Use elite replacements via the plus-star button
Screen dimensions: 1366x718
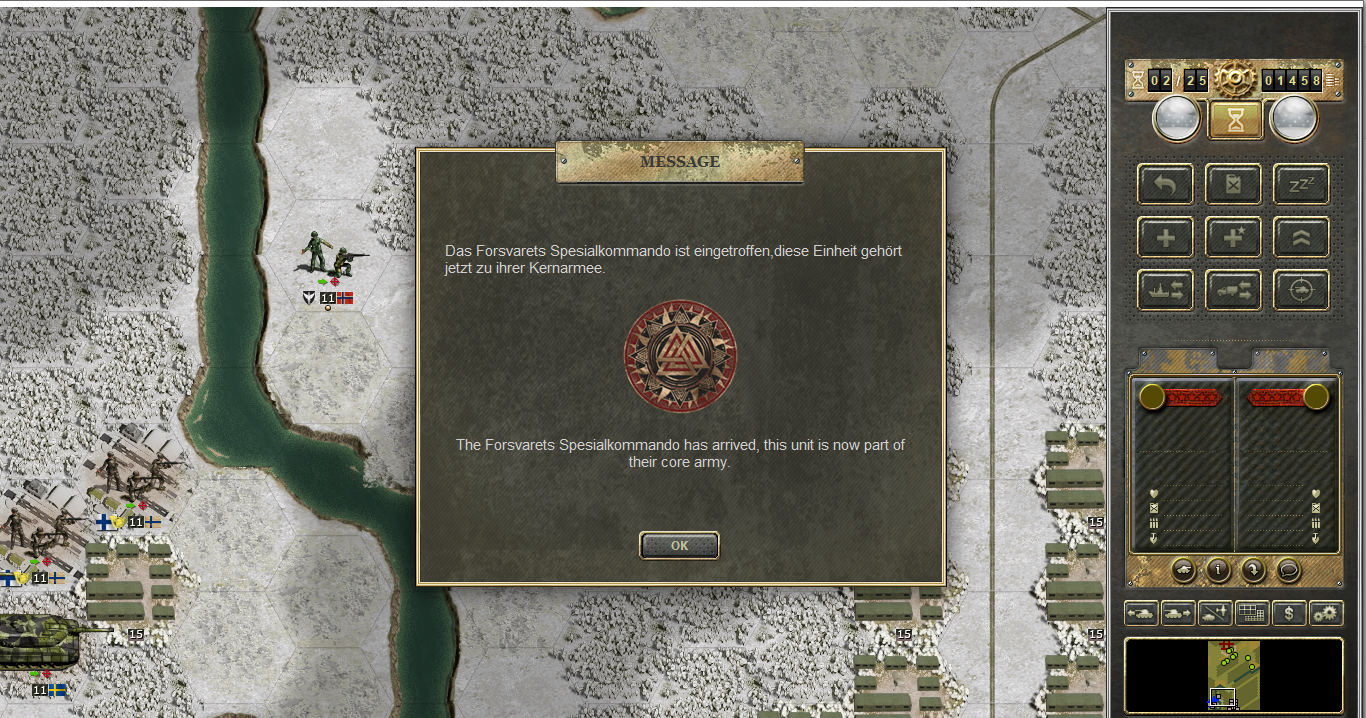coord(1233,237)
